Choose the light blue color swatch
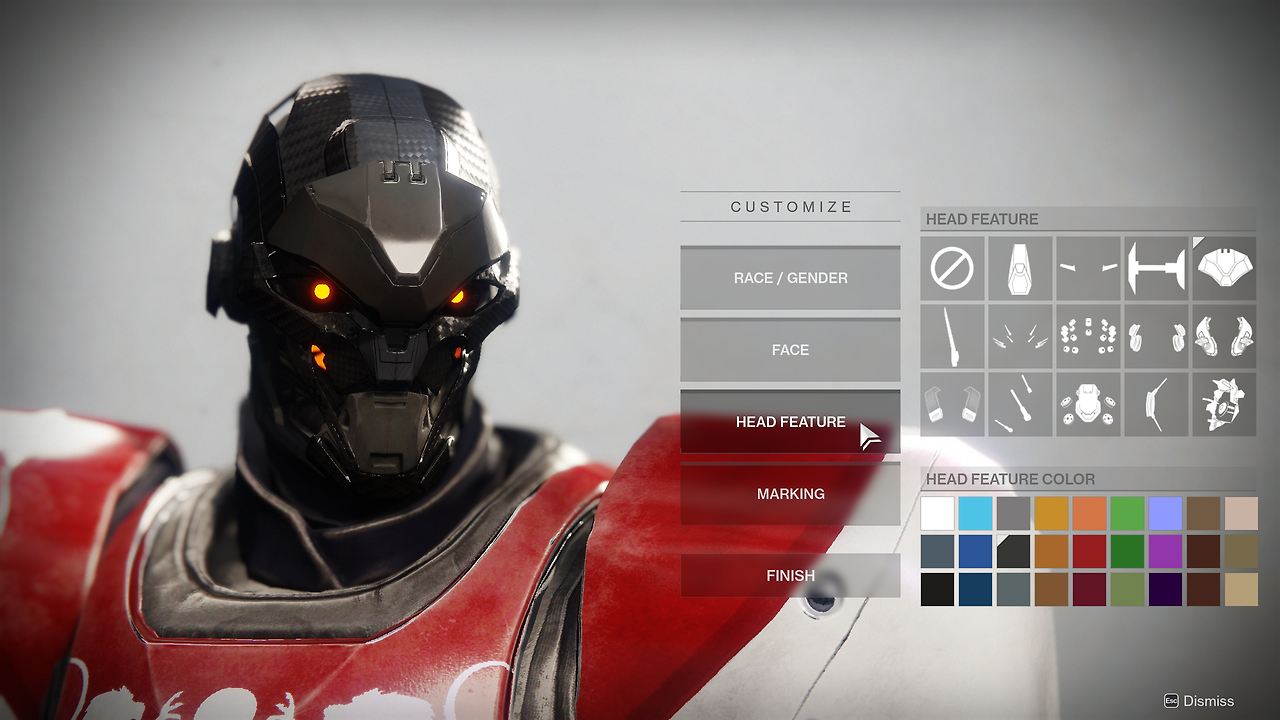 [x=975, y=513]
